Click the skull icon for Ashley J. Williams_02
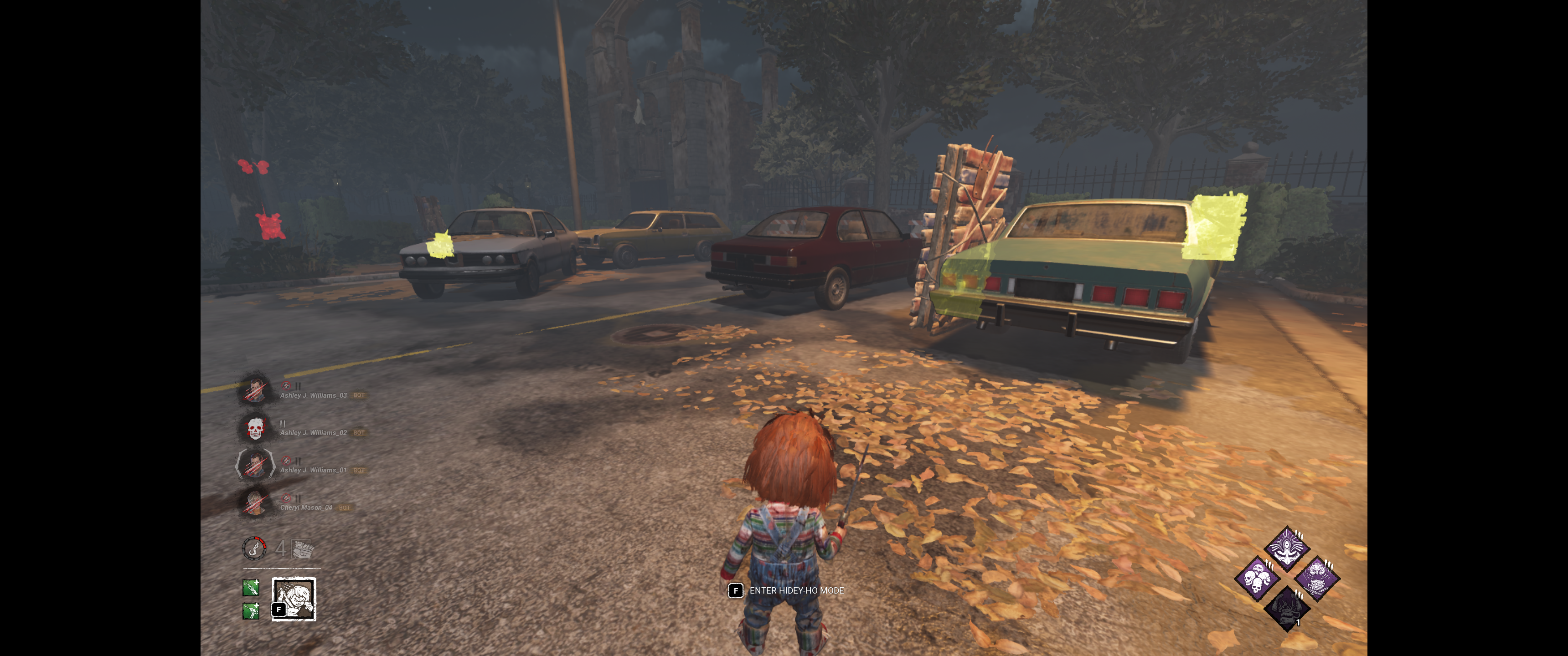Image resolution: width=1568 pixels, height=656 pixels. (255, 430)
